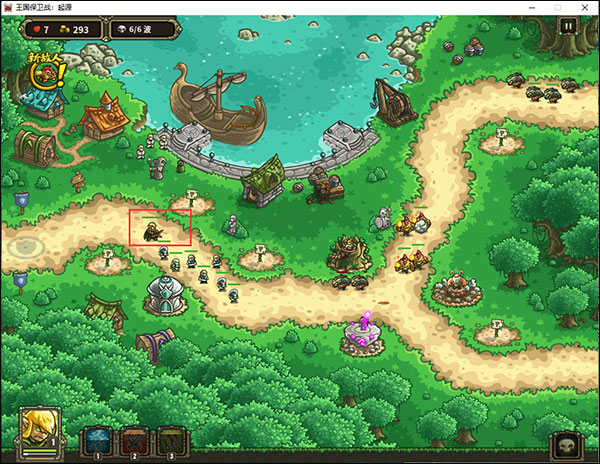Select the blonde elf hero portrait
600x464 pixels.
click(x=40, y=429)
